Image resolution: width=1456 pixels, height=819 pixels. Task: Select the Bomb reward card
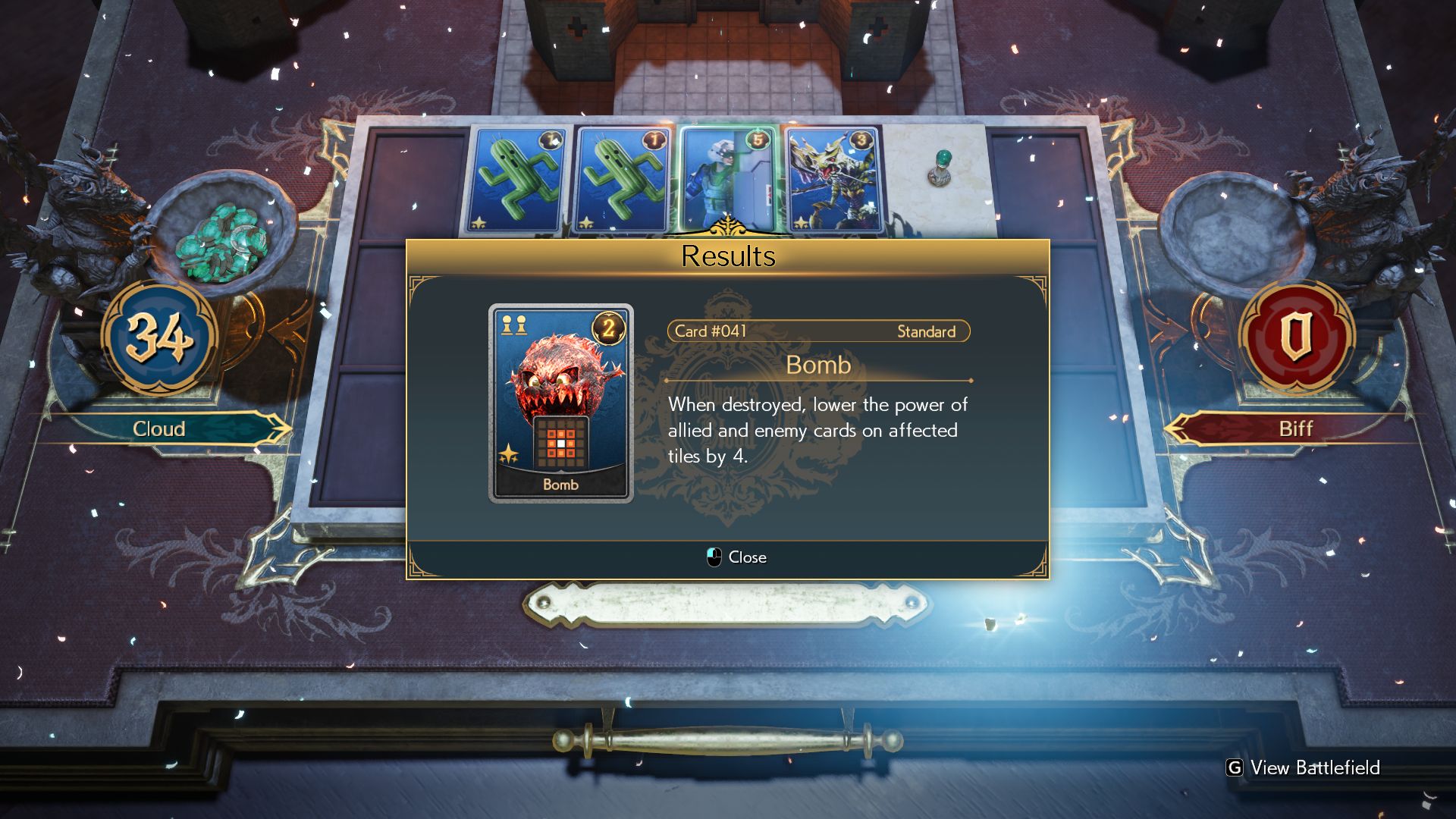560,403
